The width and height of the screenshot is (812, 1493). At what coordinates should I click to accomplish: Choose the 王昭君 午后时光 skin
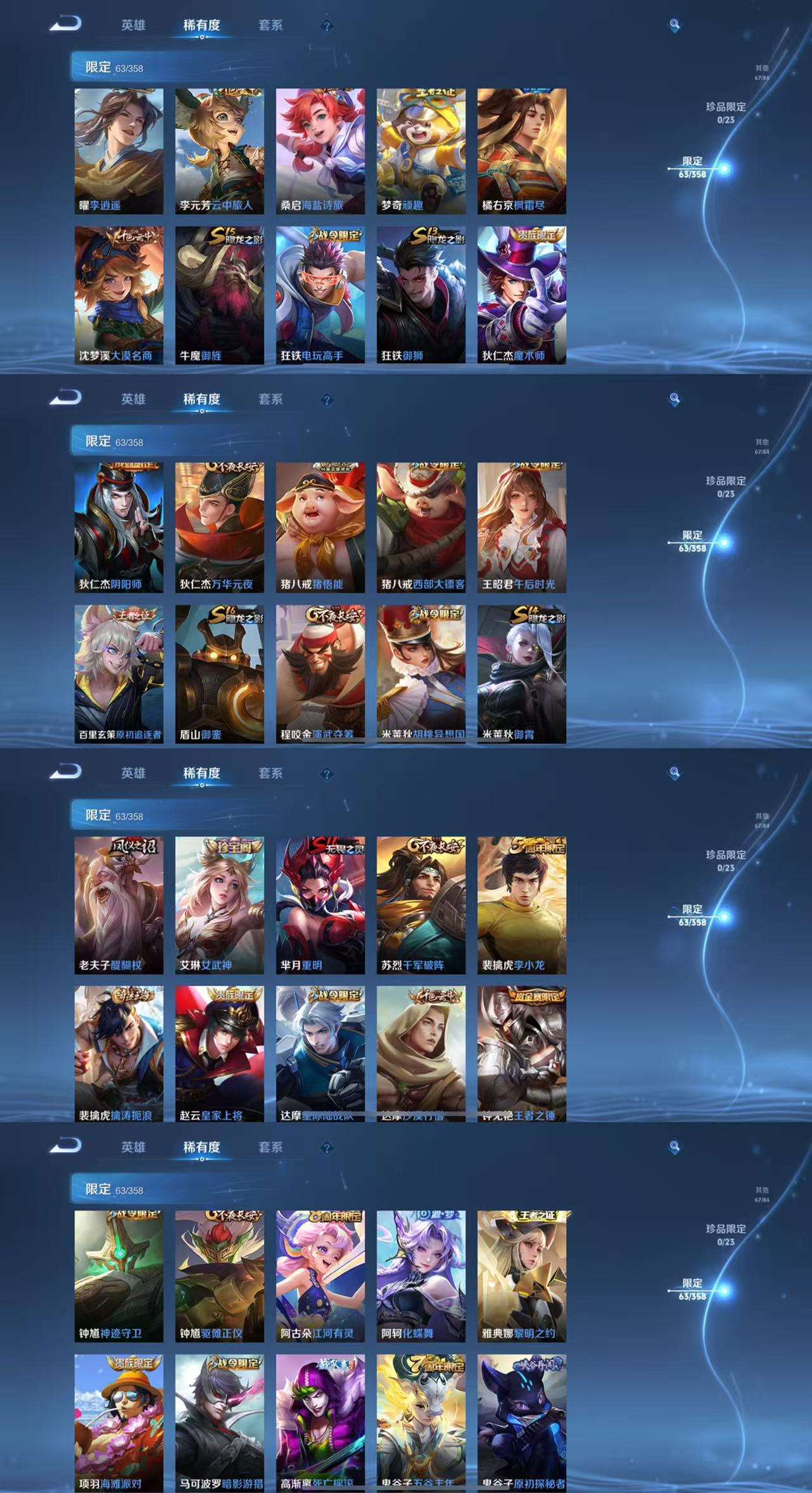tap(521, 527)
